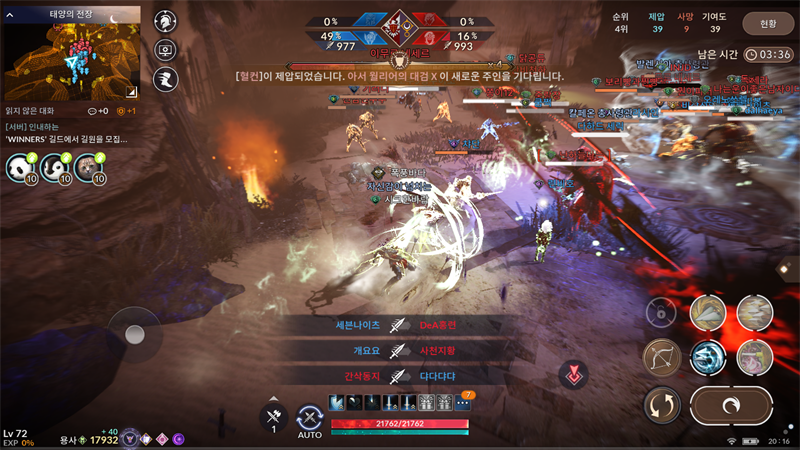Show more active buffs via the ellipsis icon
800x450 pixels.
(463, 403)
